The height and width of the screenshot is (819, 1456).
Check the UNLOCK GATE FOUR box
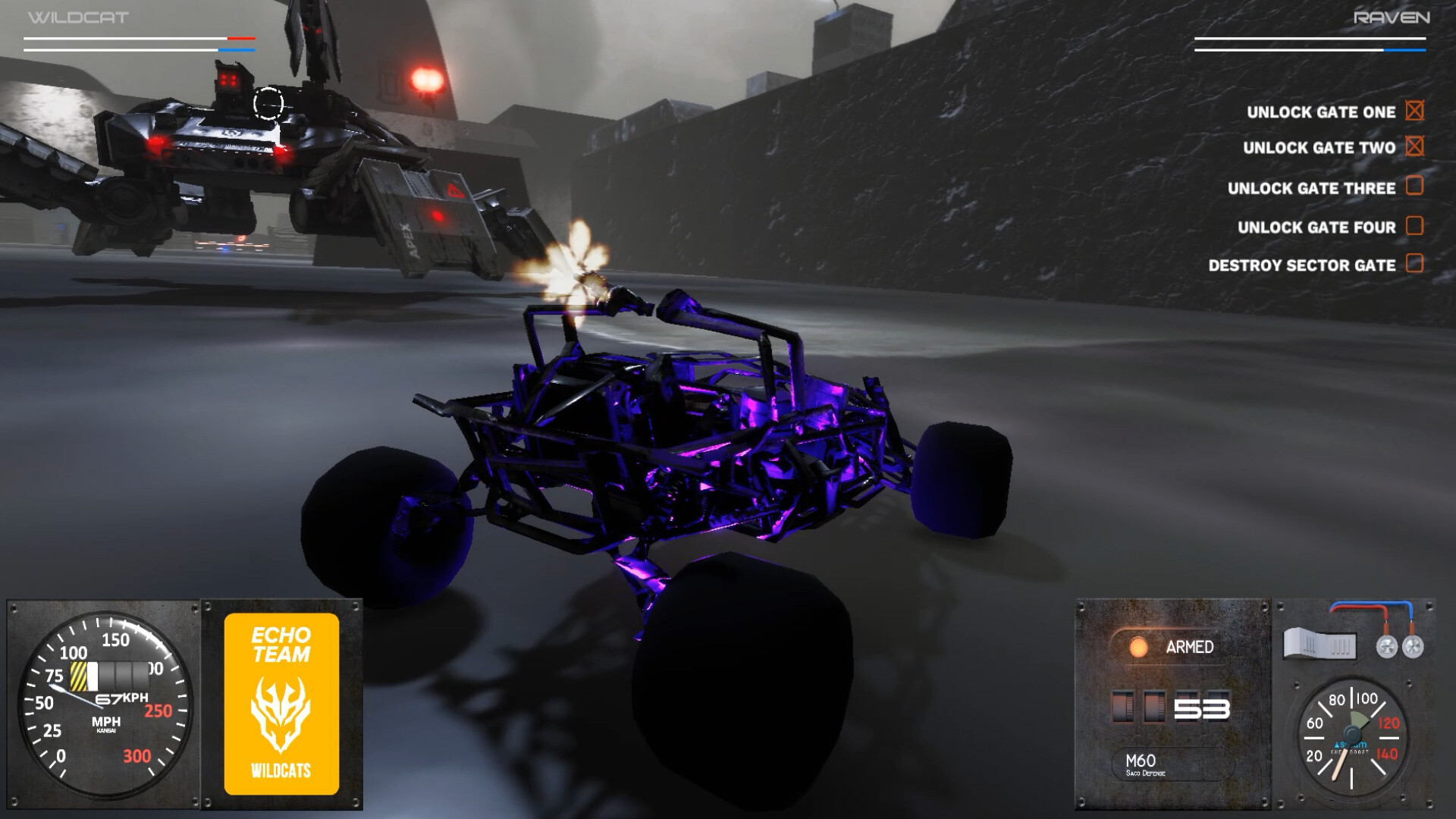[x=1415, y=227]
